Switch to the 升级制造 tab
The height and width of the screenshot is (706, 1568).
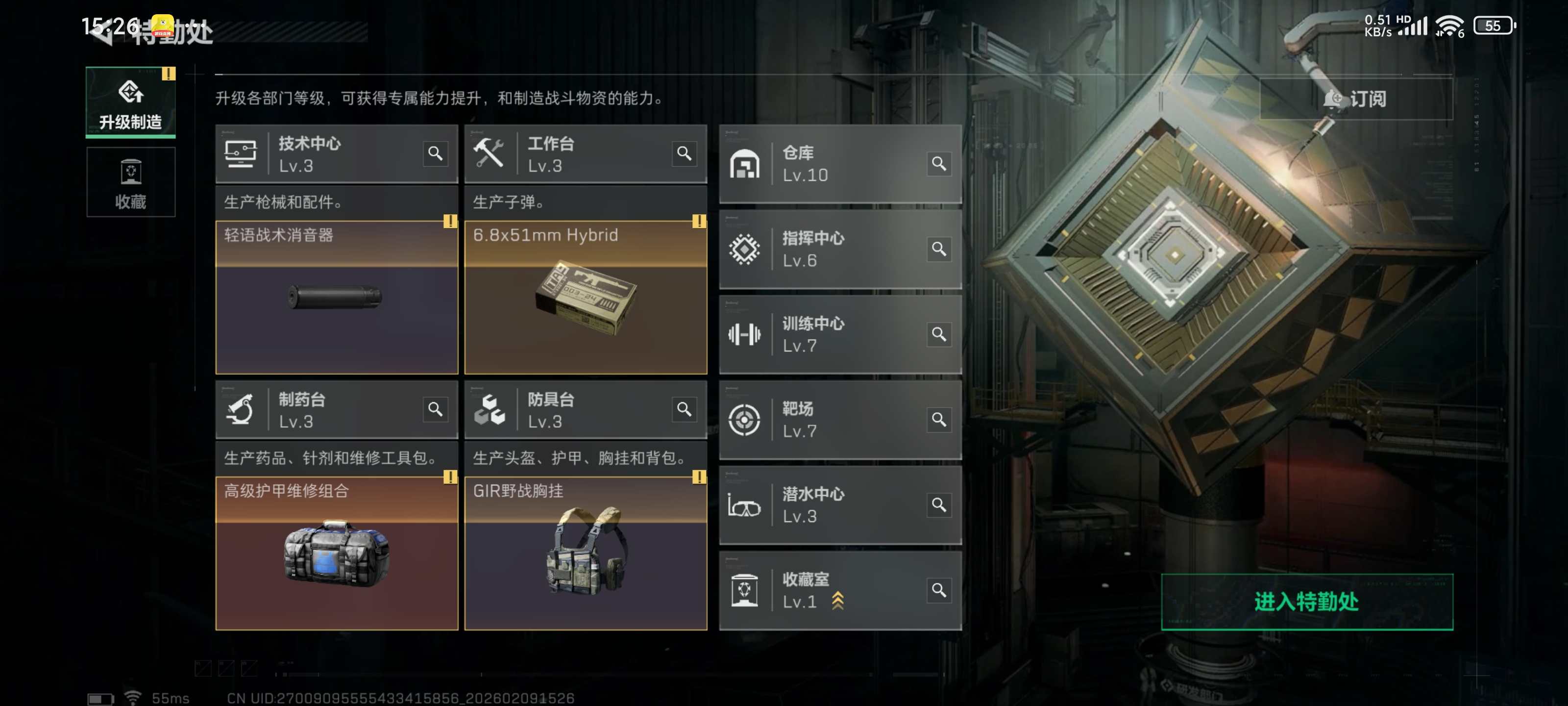[x=130, y=102]
